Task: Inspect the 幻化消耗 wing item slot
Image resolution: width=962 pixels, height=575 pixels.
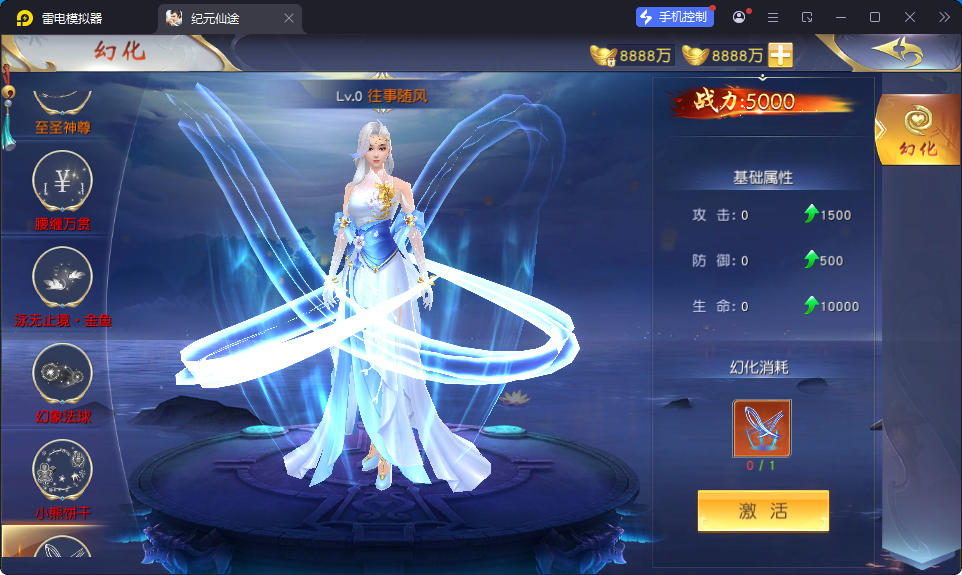Action: 762,428
